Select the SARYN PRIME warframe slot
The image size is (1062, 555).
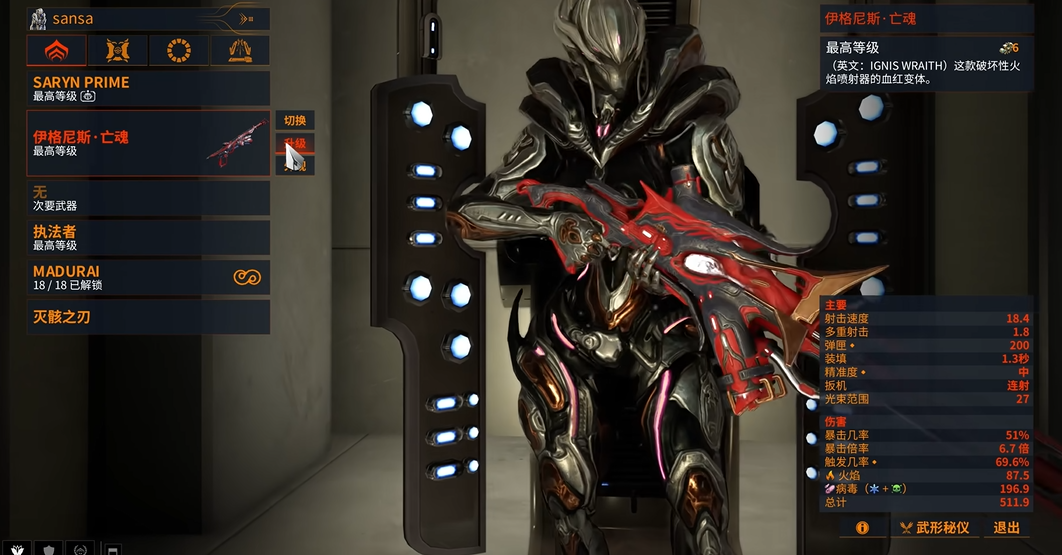point(148,88)
